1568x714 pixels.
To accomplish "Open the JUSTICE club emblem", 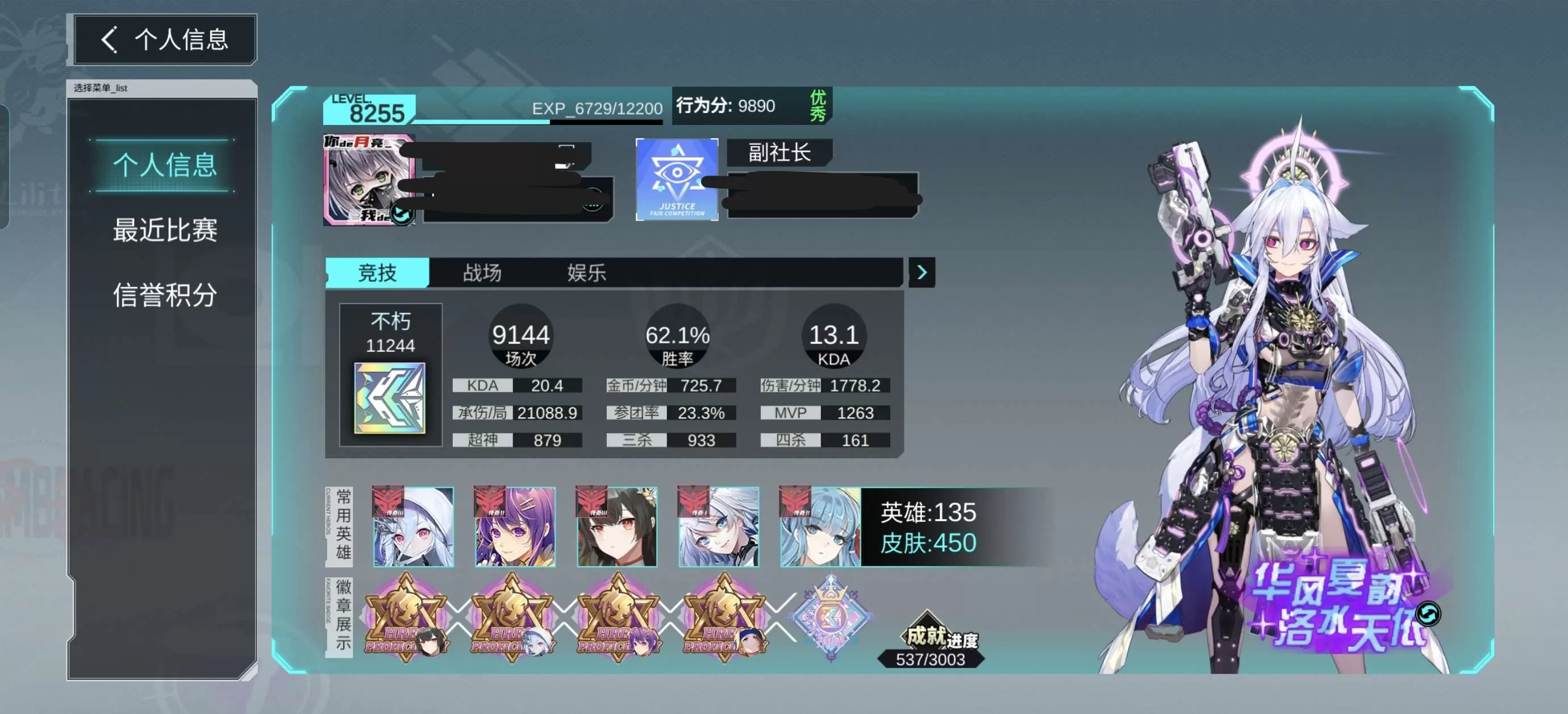I will click(676, 179).
